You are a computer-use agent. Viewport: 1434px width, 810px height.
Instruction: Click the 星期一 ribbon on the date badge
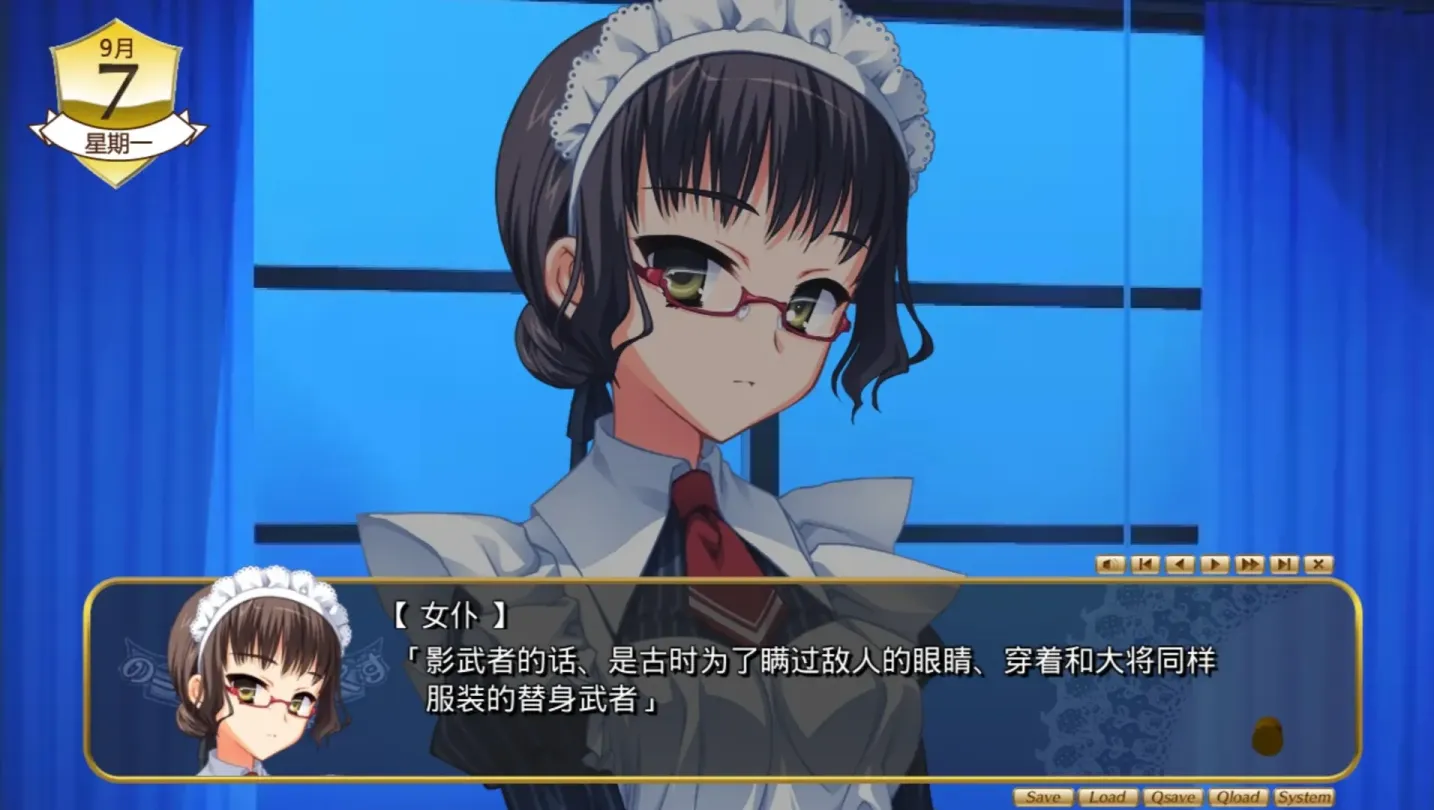pyautogui.click(x=117, y=140)
